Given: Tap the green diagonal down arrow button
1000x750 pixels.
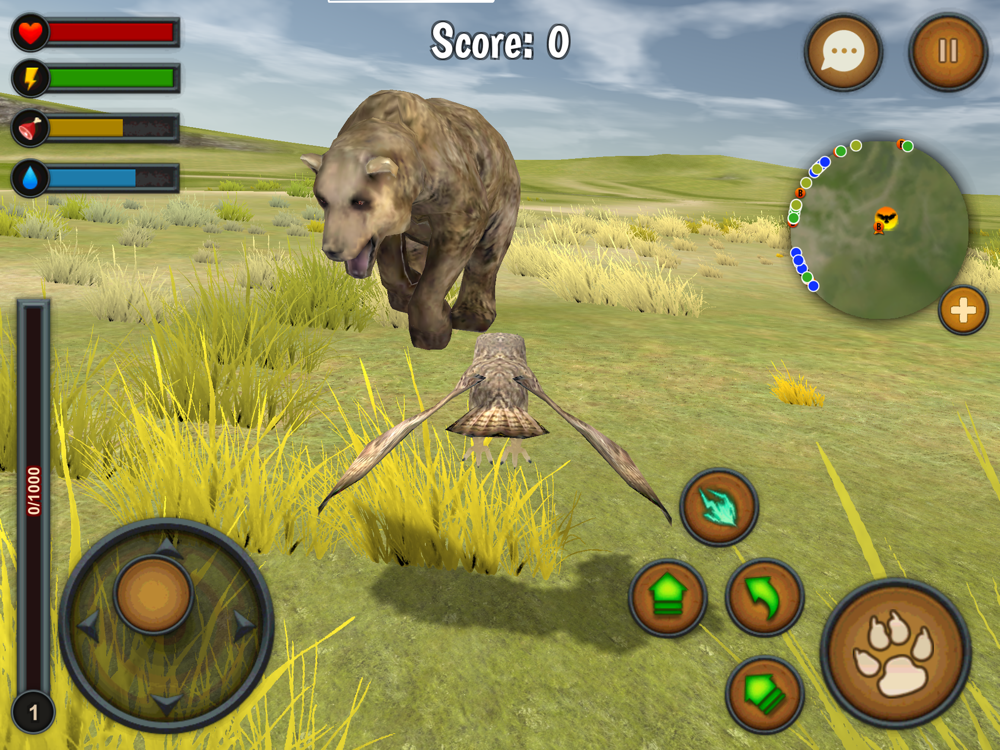Looking at the screenshot, I should pos(764,694).
